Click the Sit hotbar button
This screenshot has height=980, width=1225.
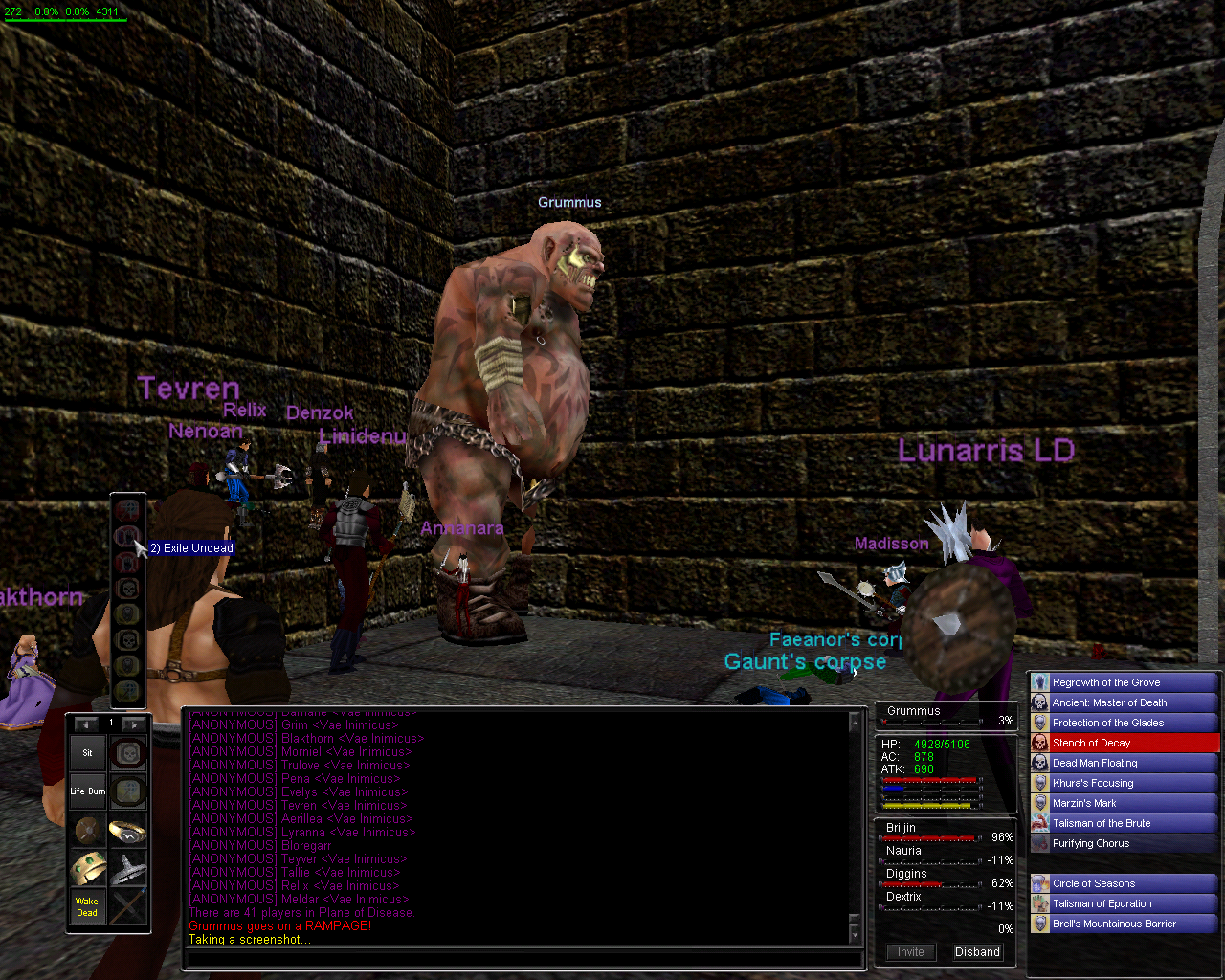coord(87,753)
